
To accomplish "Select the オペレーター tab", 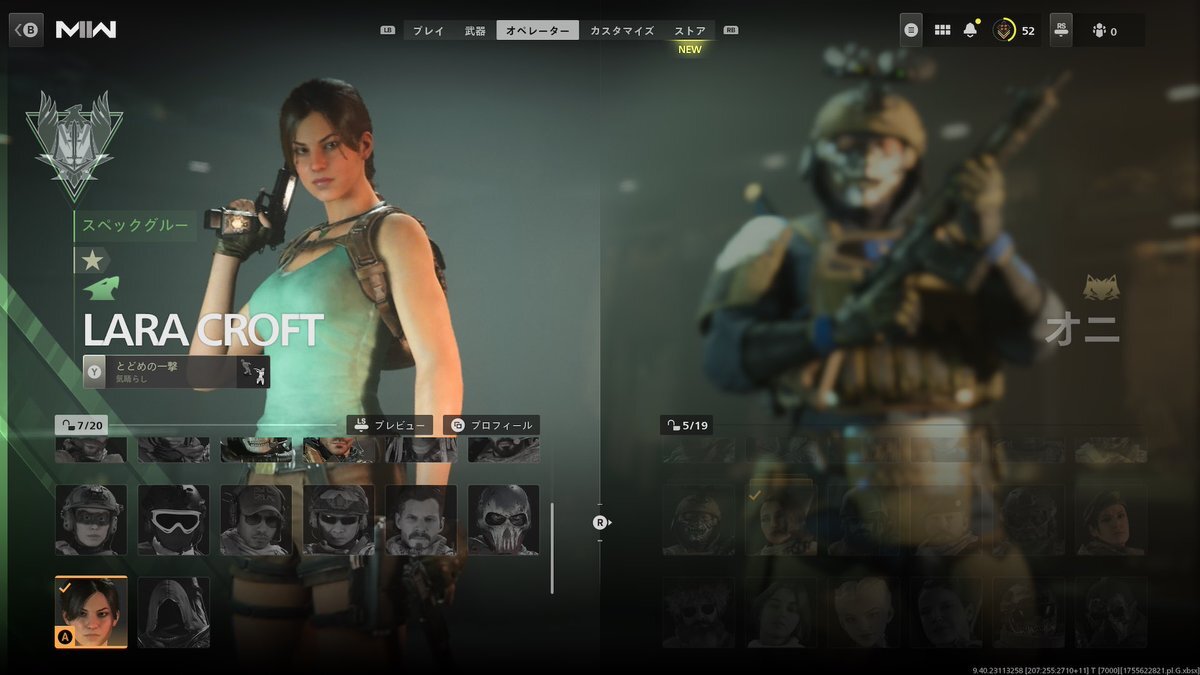I will click(537, 31).
